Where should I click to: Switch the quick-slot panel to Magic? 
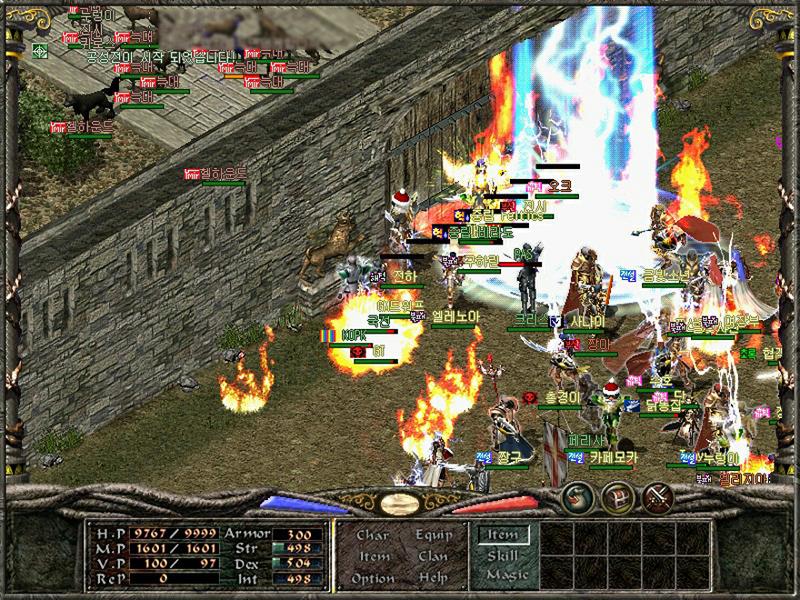coord(505,575)
